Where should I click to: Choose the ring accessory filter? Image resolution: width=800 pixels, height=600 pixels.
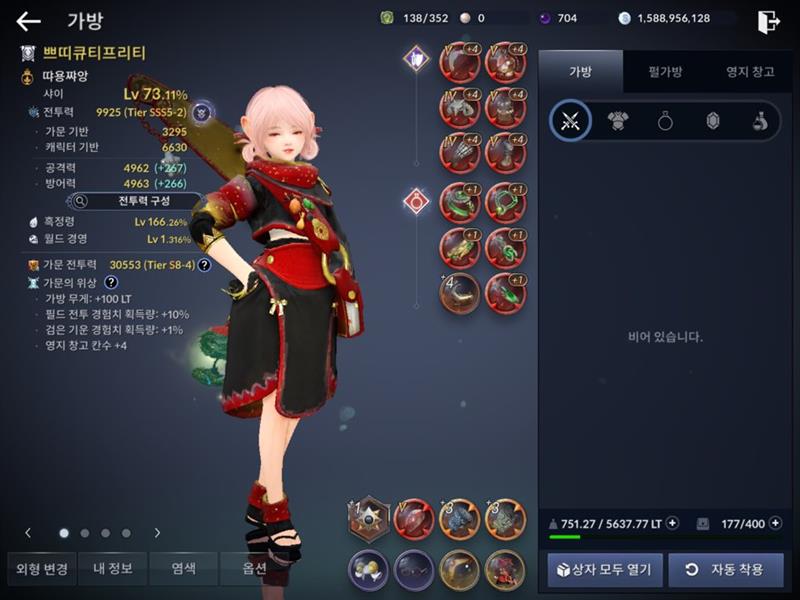click(x=665, y=121)
